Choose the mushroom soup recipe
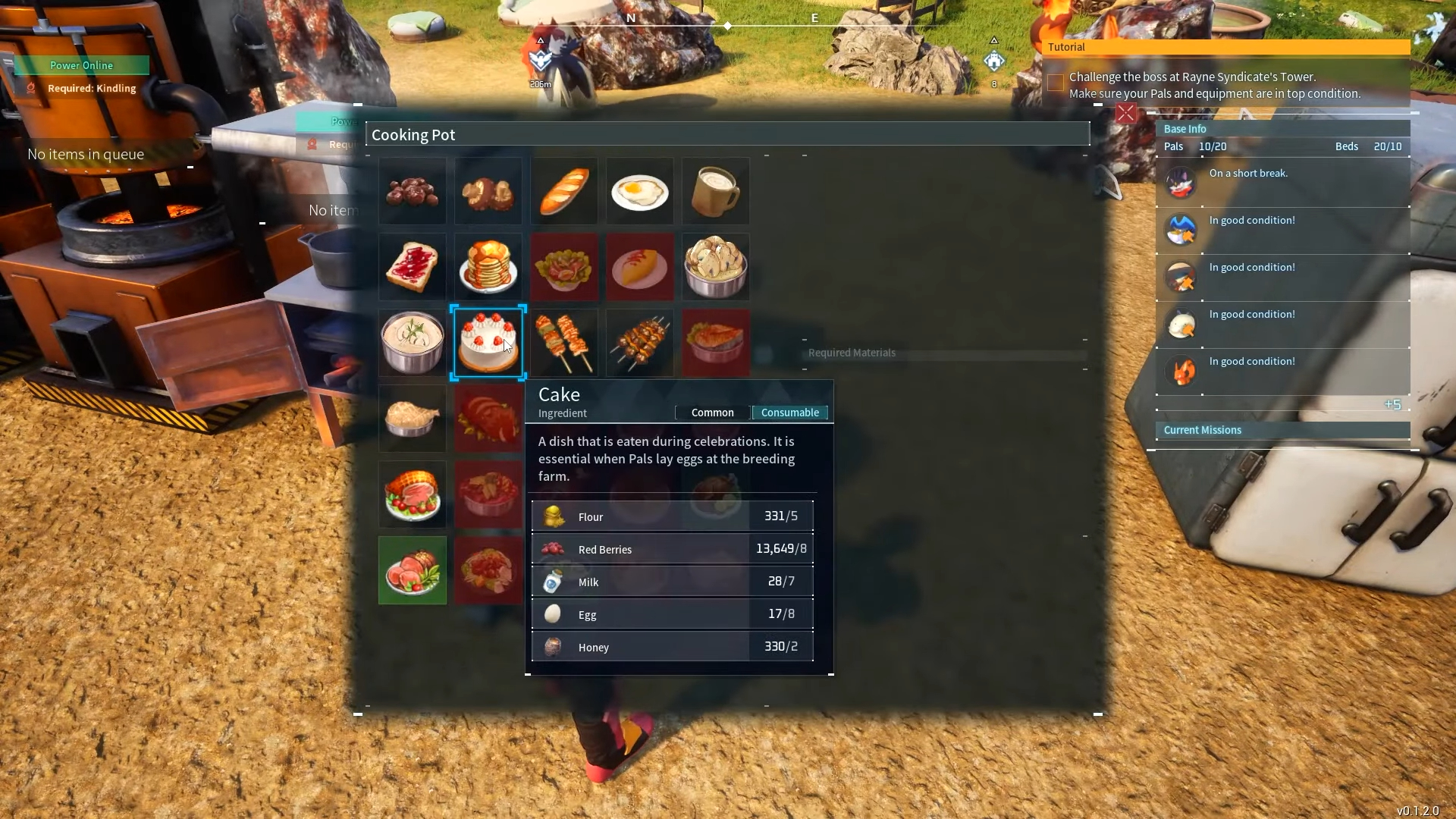The height and width of the screenshot is (819, 1456). click(715, 267)
